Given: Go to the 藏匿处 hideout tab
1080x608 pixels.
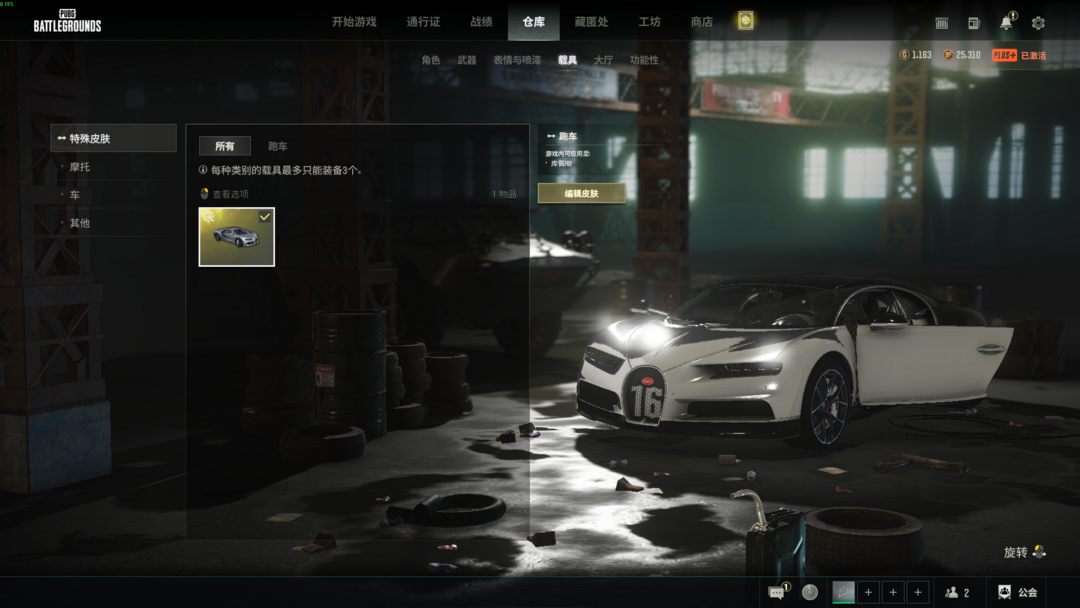Looking at the screenshot, I should [x=591, y=22].
